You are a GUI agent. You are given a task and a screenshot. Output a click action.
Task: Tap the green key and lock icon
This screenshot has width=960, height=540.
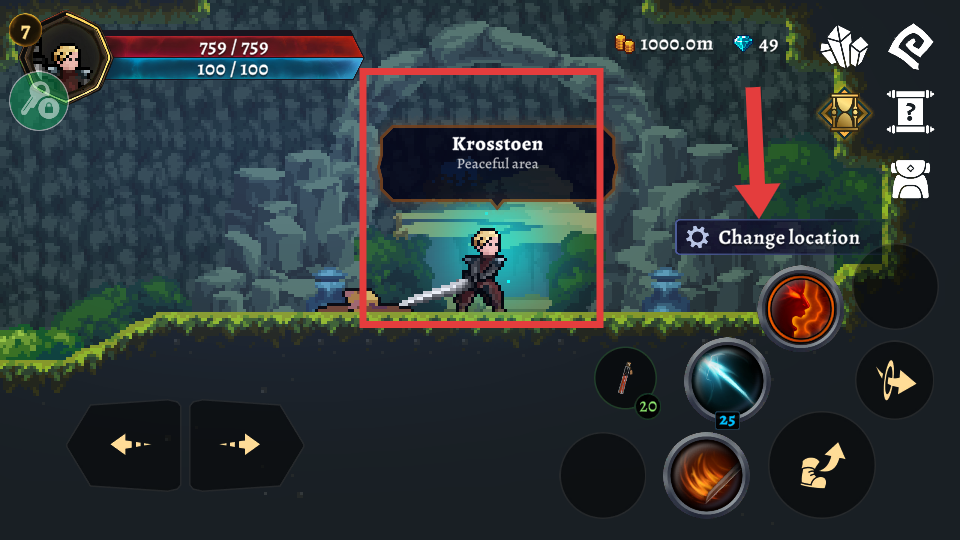pyautogui.click(x=39, y=101)
